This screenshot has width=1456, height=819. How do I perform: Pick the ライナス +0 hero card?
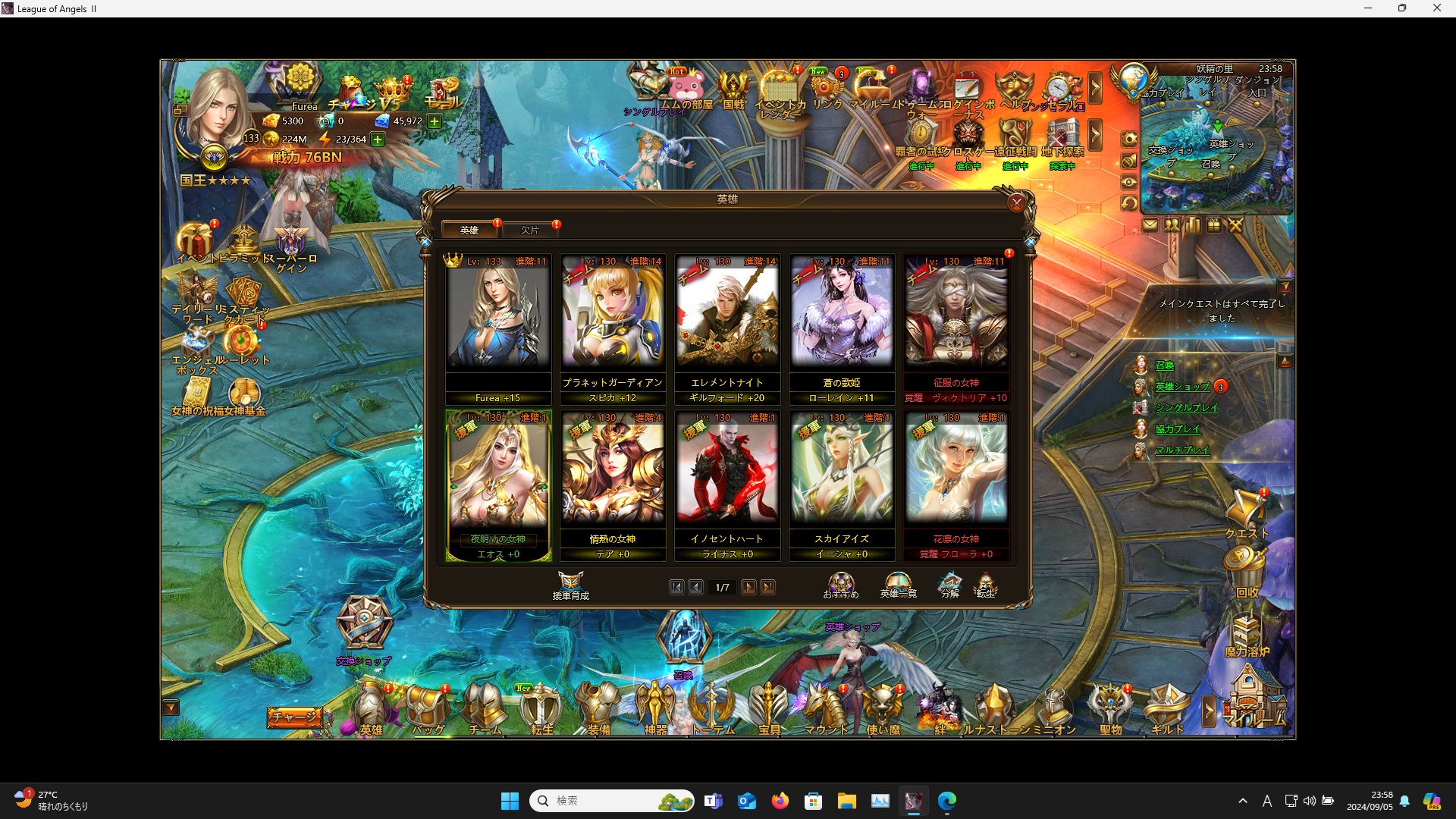726,485
